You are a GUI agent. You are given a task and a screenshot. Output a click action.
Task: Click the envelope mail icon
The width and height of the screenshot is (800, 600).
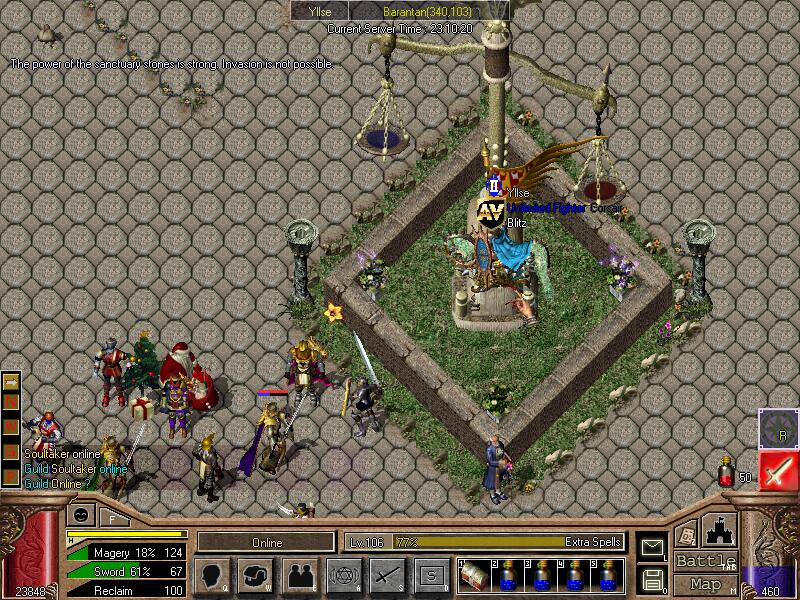coord(652,547)
